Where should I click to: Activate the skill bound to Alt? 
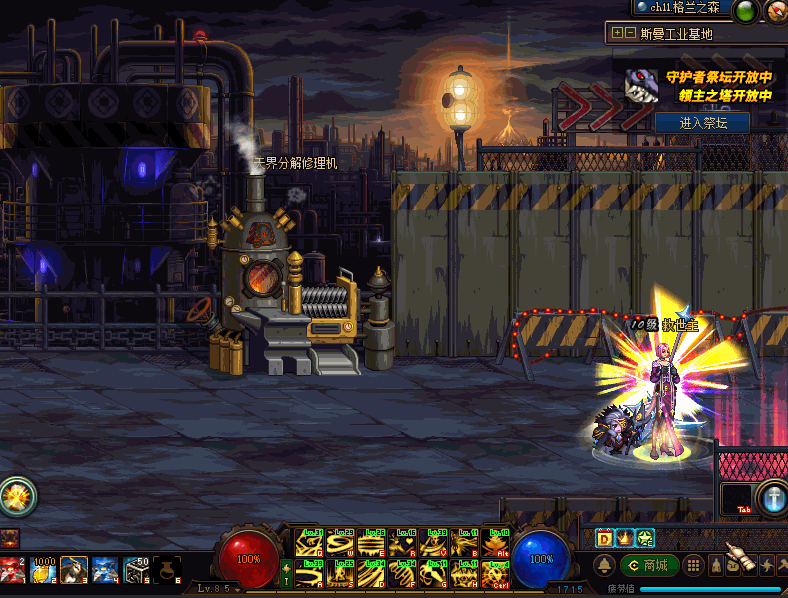[x=495, y=542]
